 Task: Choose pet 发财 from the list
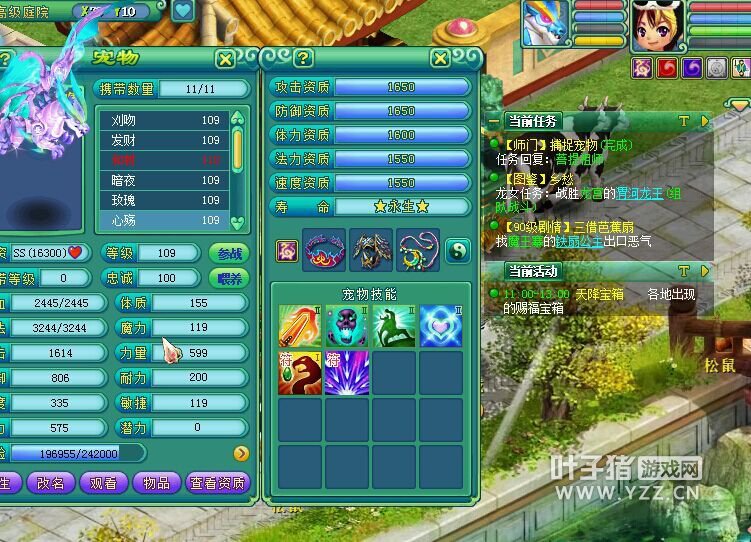(x=165, y=140)
